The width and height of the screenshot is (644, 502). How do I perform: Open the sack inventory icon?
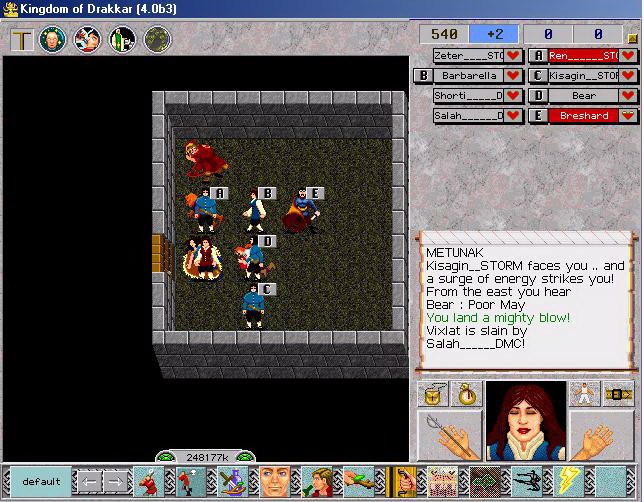465,393
